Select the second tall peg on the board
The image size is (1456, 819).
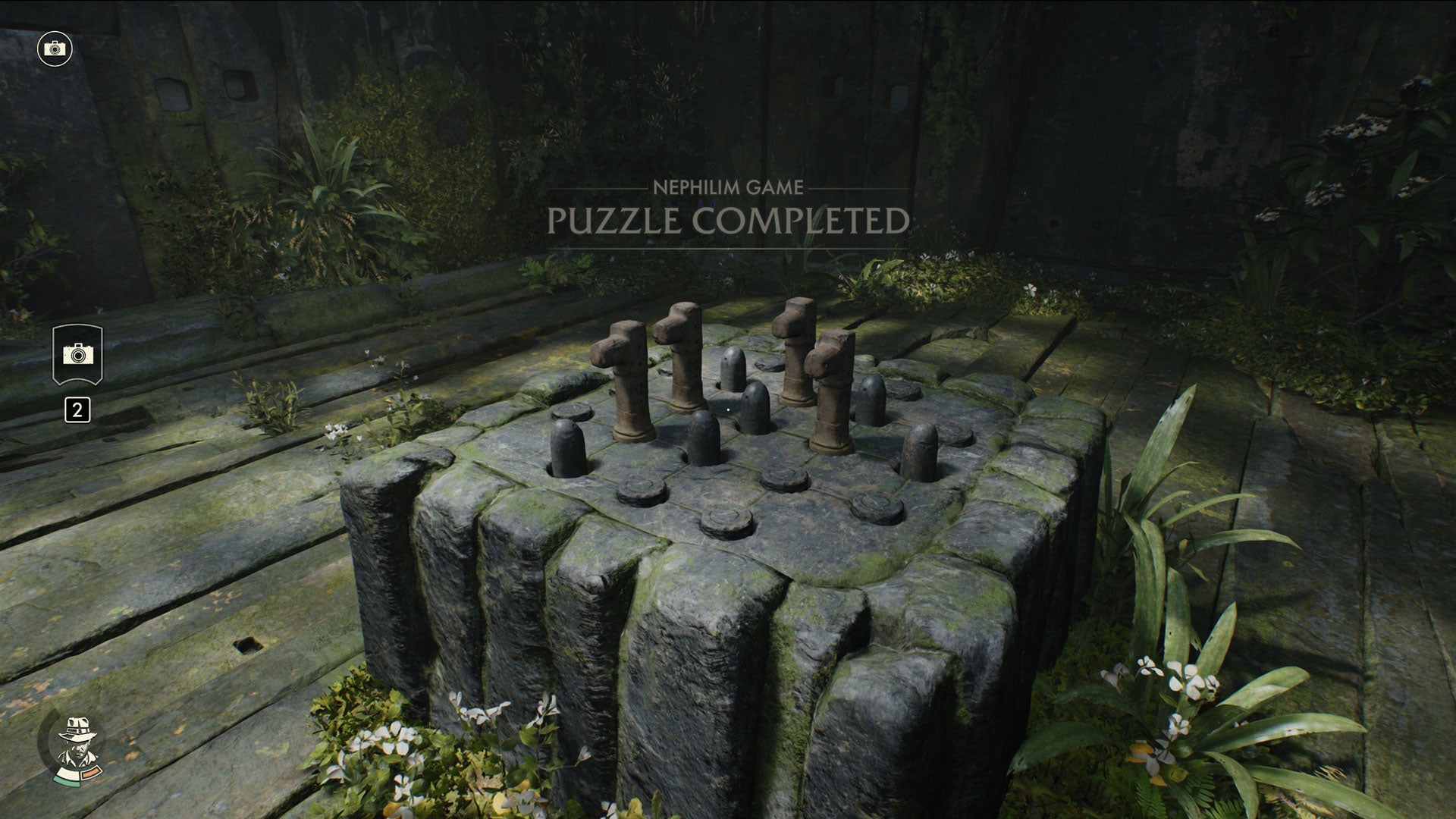pyautogui.click(x=682, y=372)
